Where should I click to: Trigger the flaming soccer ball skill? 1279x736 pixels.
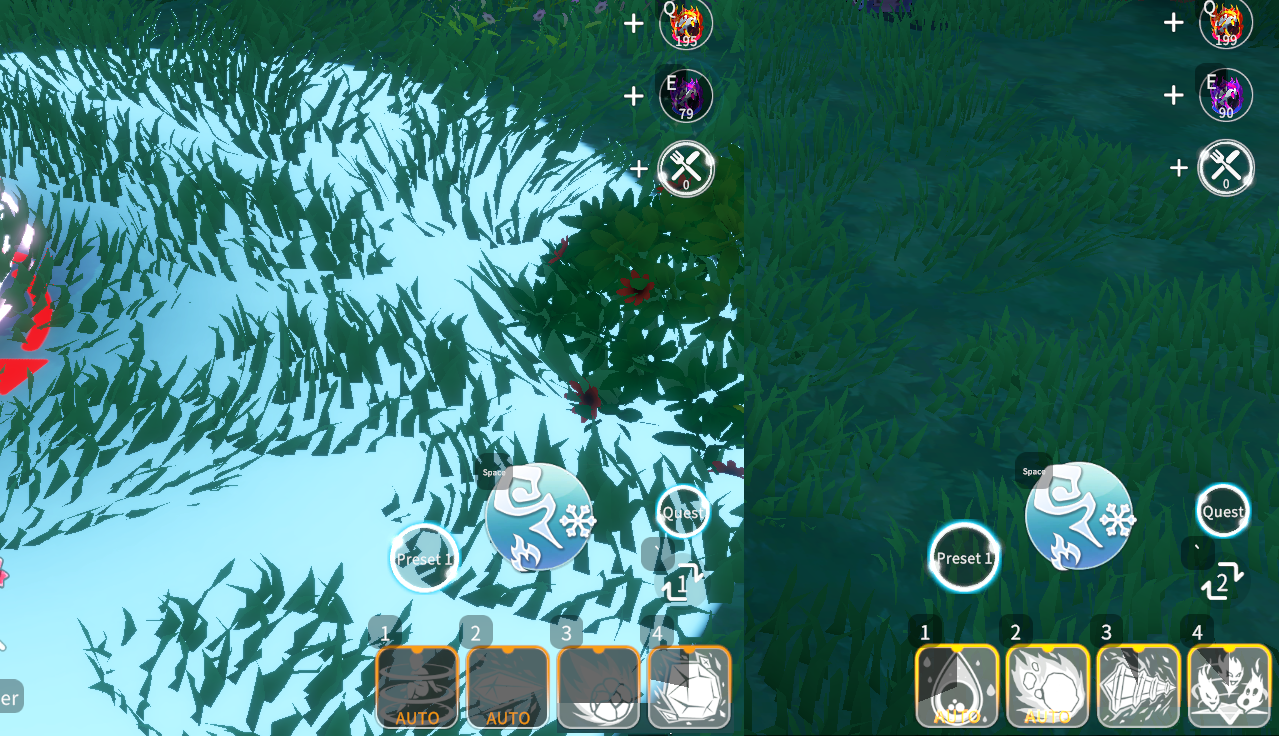[x=598, y=686]
